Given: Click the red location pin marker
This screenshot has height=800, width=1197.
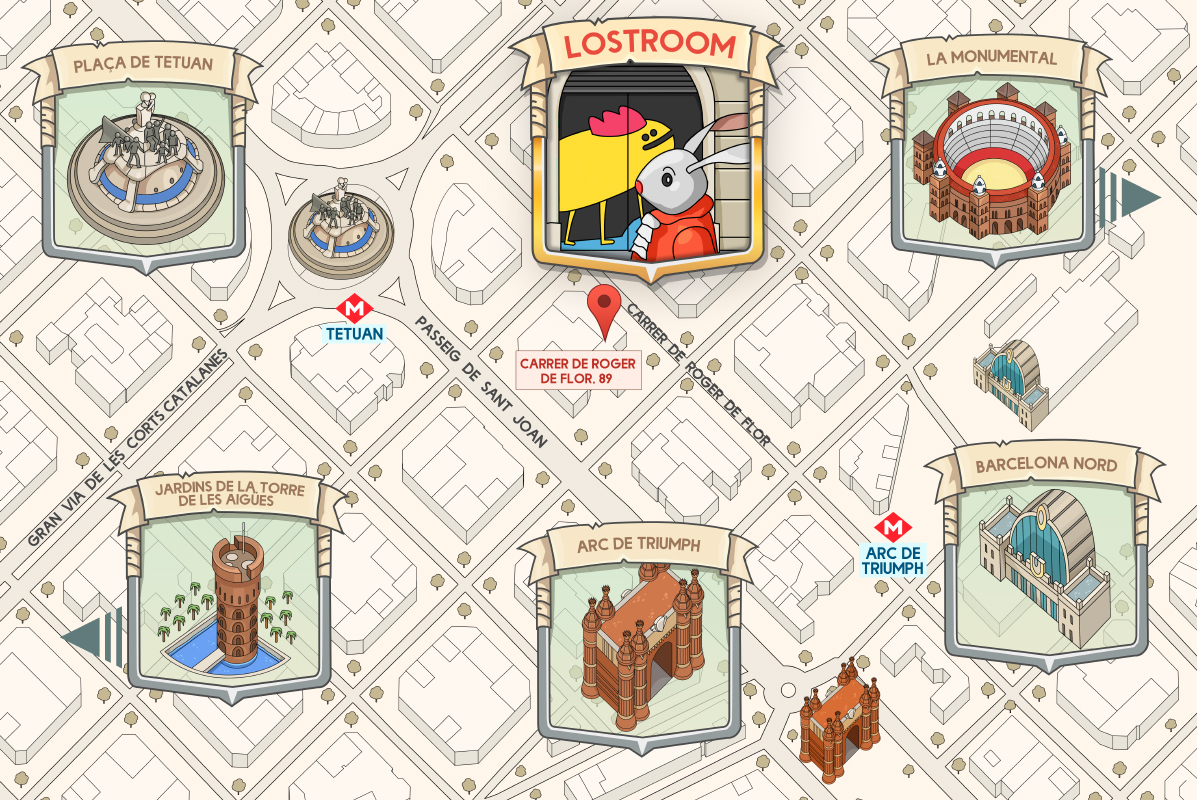Looking at the screenshot, I should [x=604, y=308].
